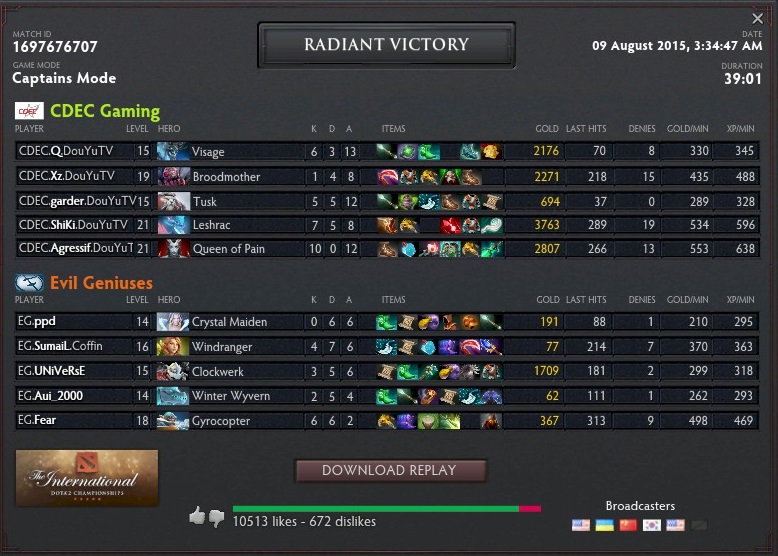Image resolution: width=778 pixels, height=556 pixels.
Task: Give the match a thumbs down
Action: click(x=216, y=518)
